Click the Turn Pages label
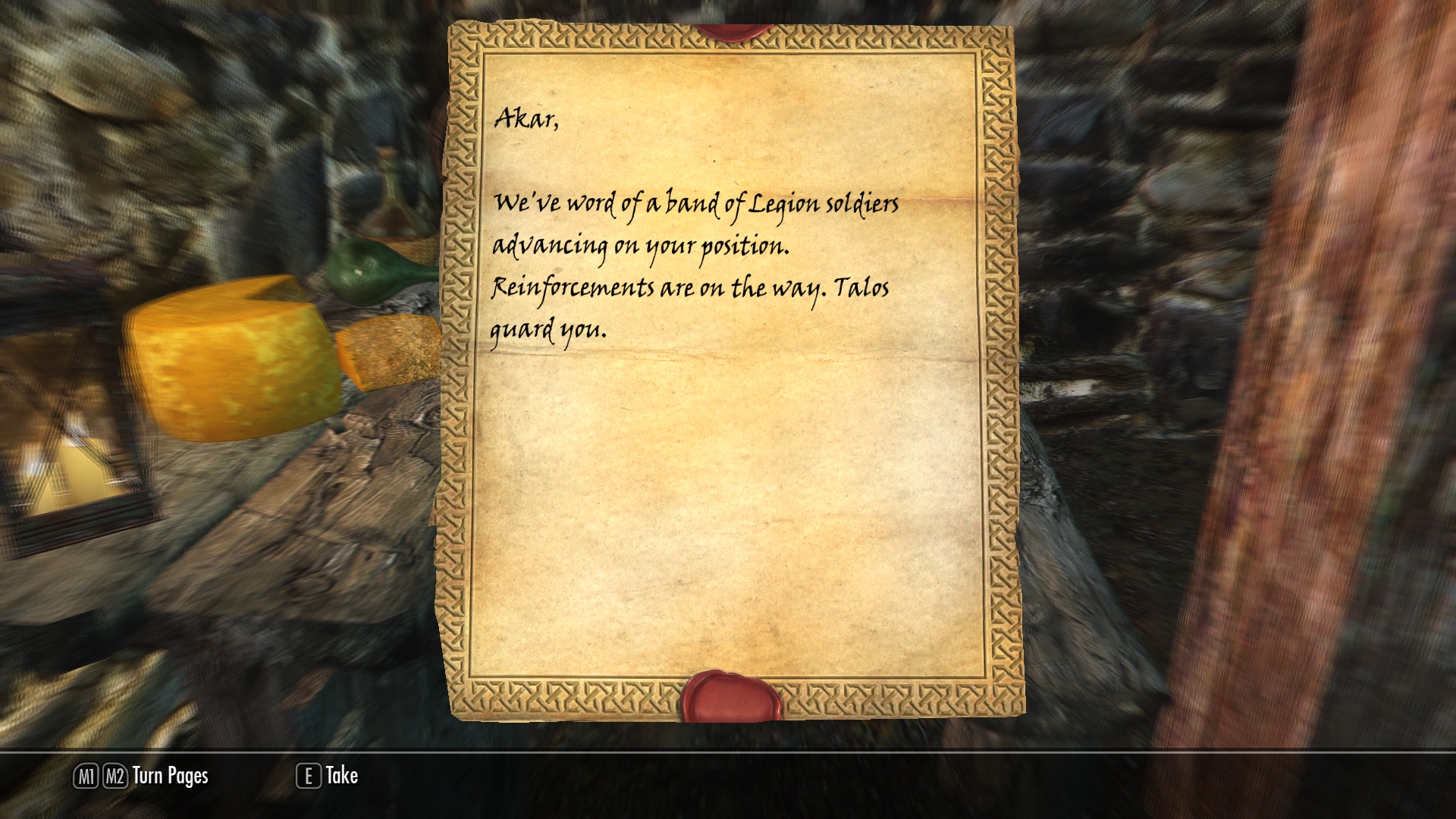 tap(170, 776)
